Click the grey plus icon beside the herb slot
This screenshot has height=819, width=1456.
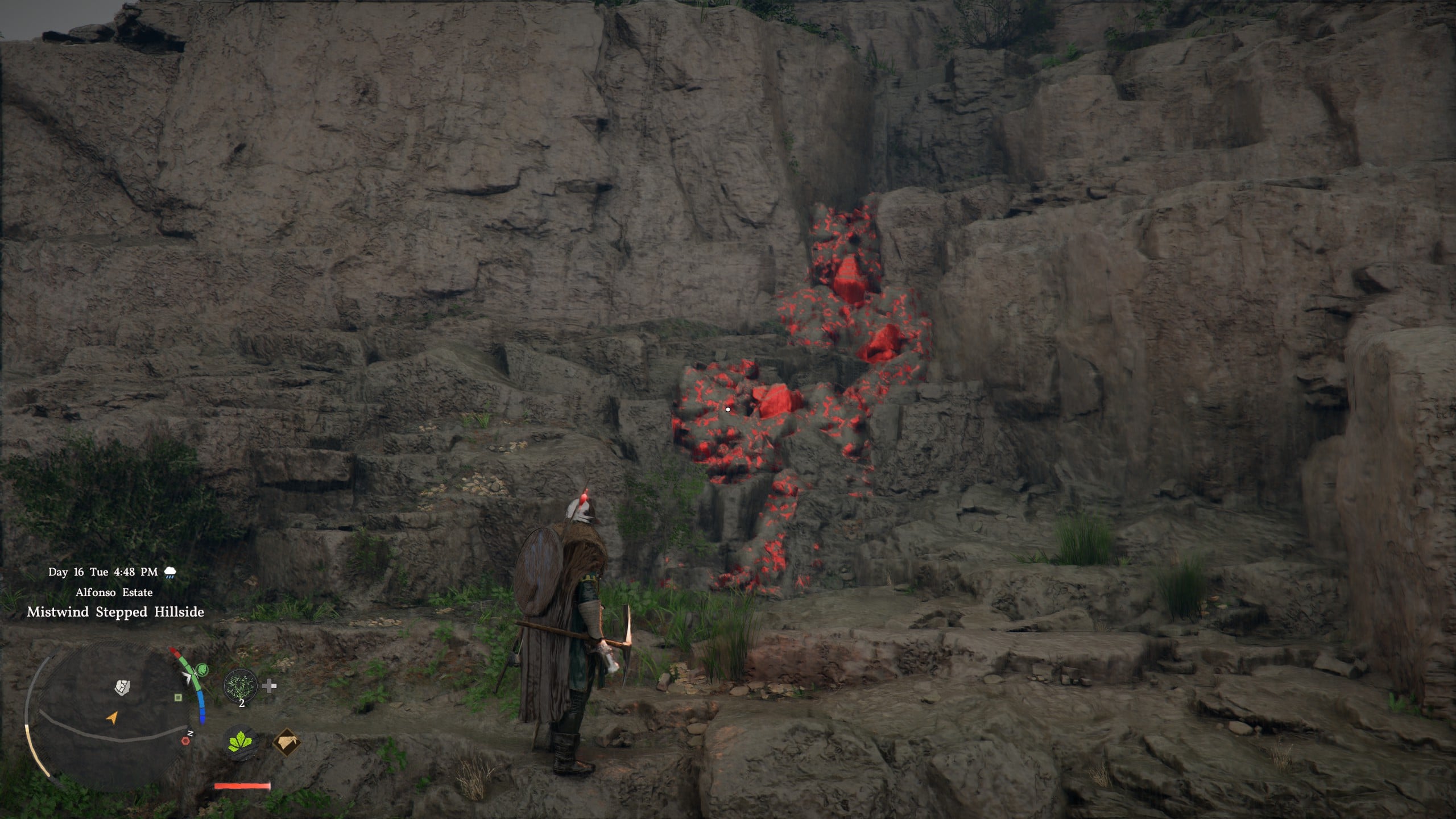(x=270, y=686)
